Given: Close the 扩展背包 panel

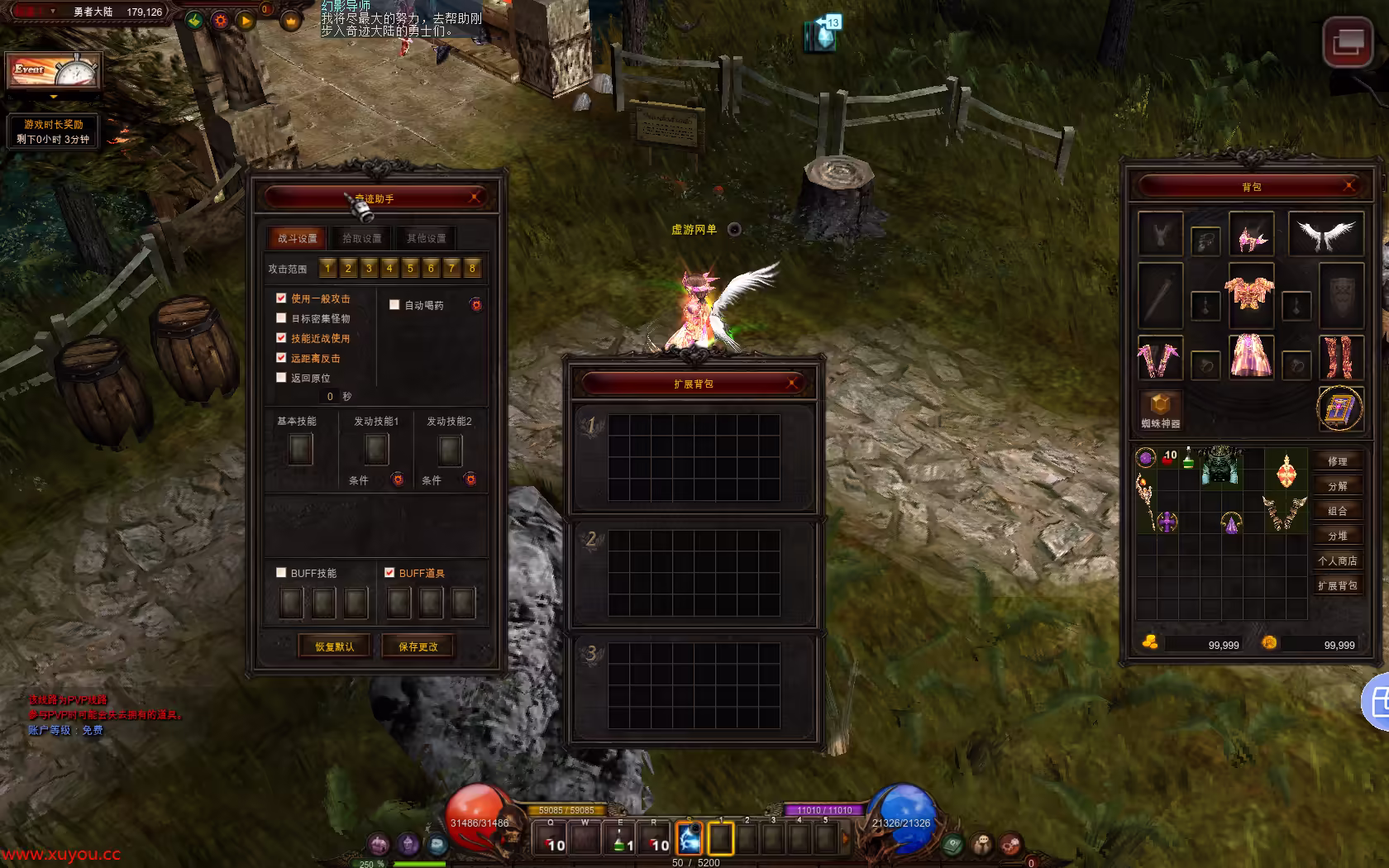Looking at the screenshot, I should tap(792, 383).
